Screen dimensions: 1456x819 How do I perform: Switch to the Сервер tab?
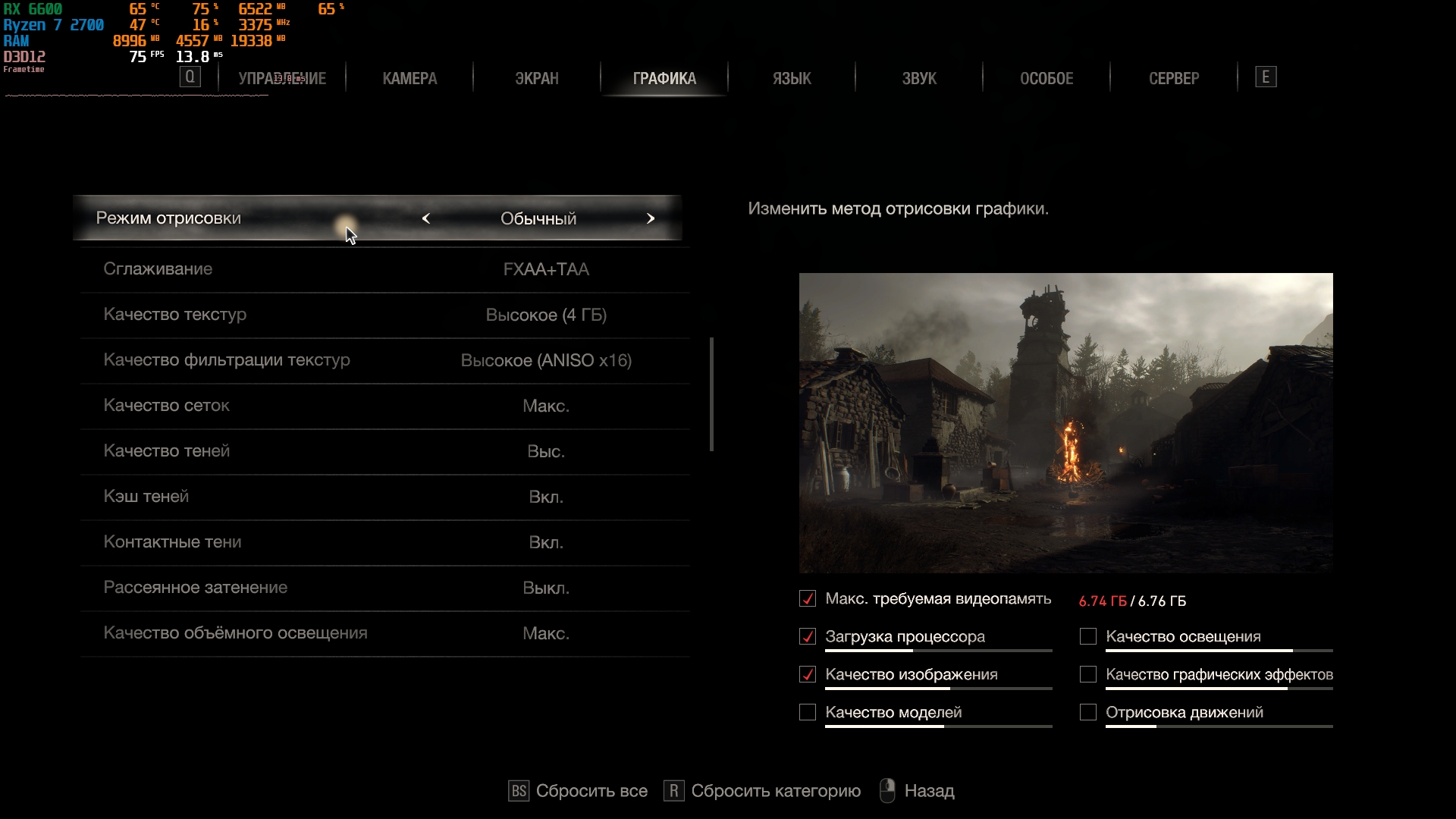[1174, 78]
